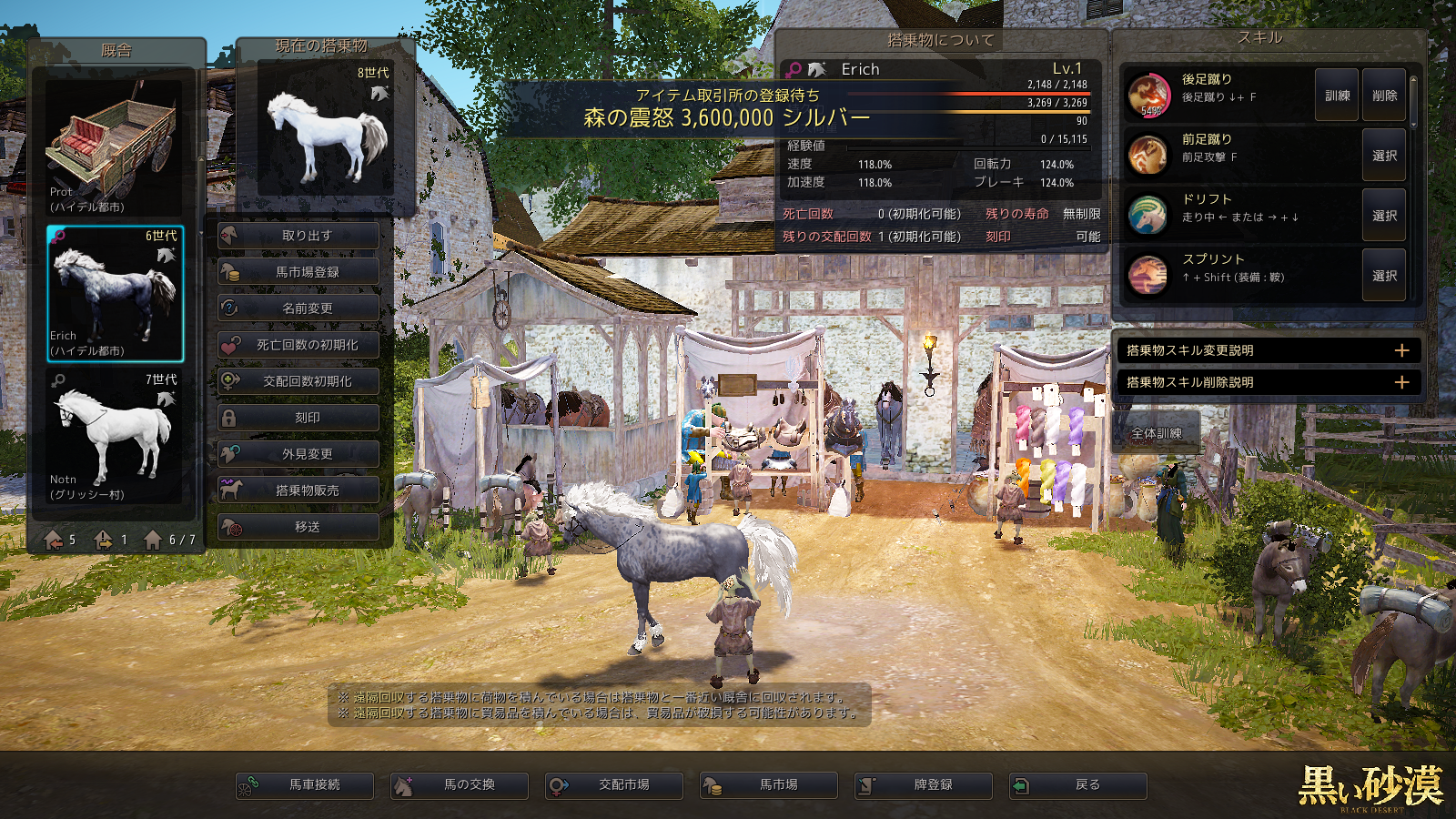Select the 7th generation horse Notn
This screenshot has height=819, width=1456.
pyautogui.click(x=115, y=435)
